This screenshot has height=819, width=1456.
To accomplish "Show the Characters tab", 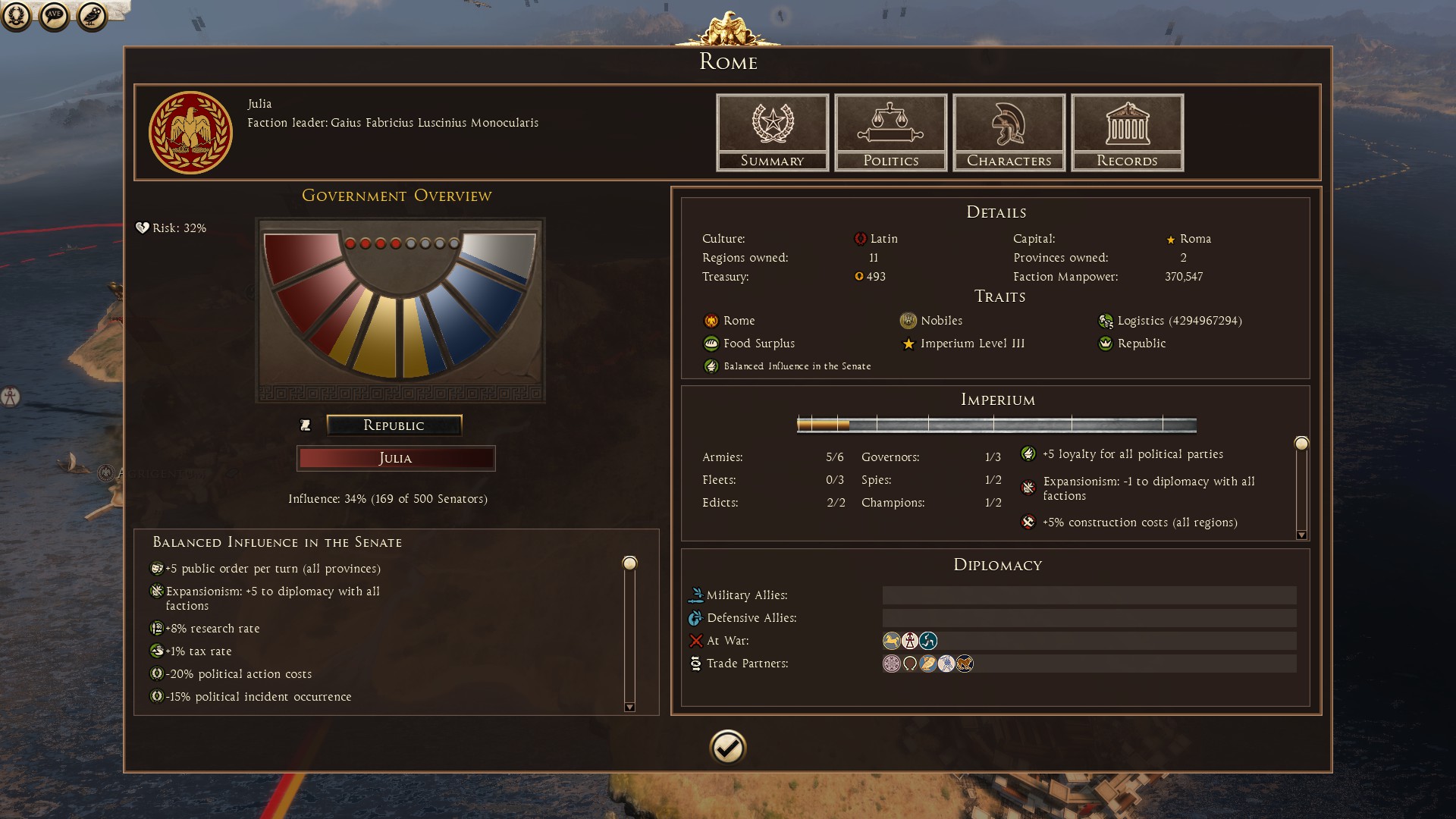I will [1009, 132].
